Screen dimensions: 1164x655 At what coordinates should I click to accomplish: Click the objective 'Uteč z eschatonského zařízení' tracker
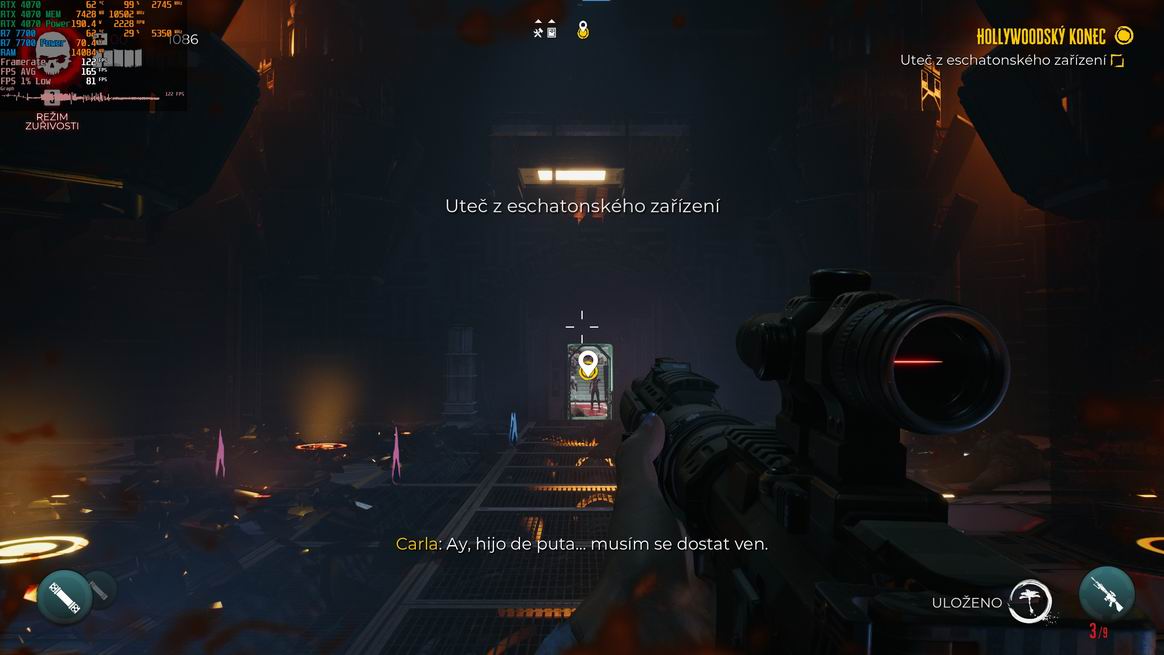1003,61
